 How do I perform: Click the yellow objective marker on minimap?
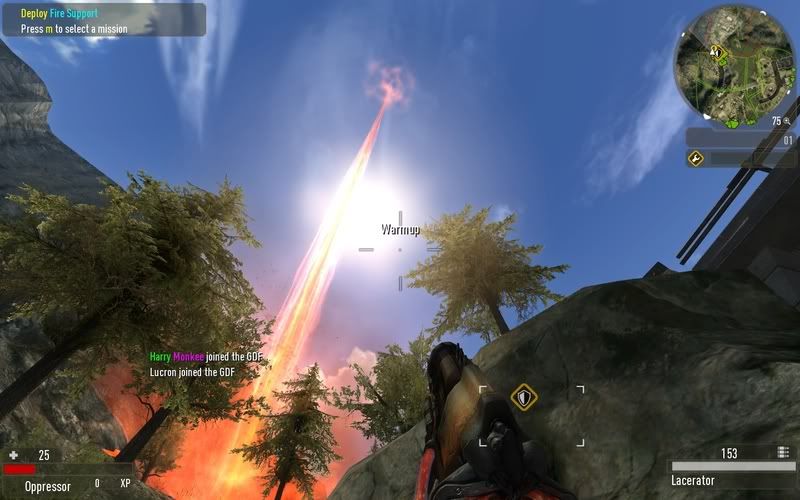[716, 51]
